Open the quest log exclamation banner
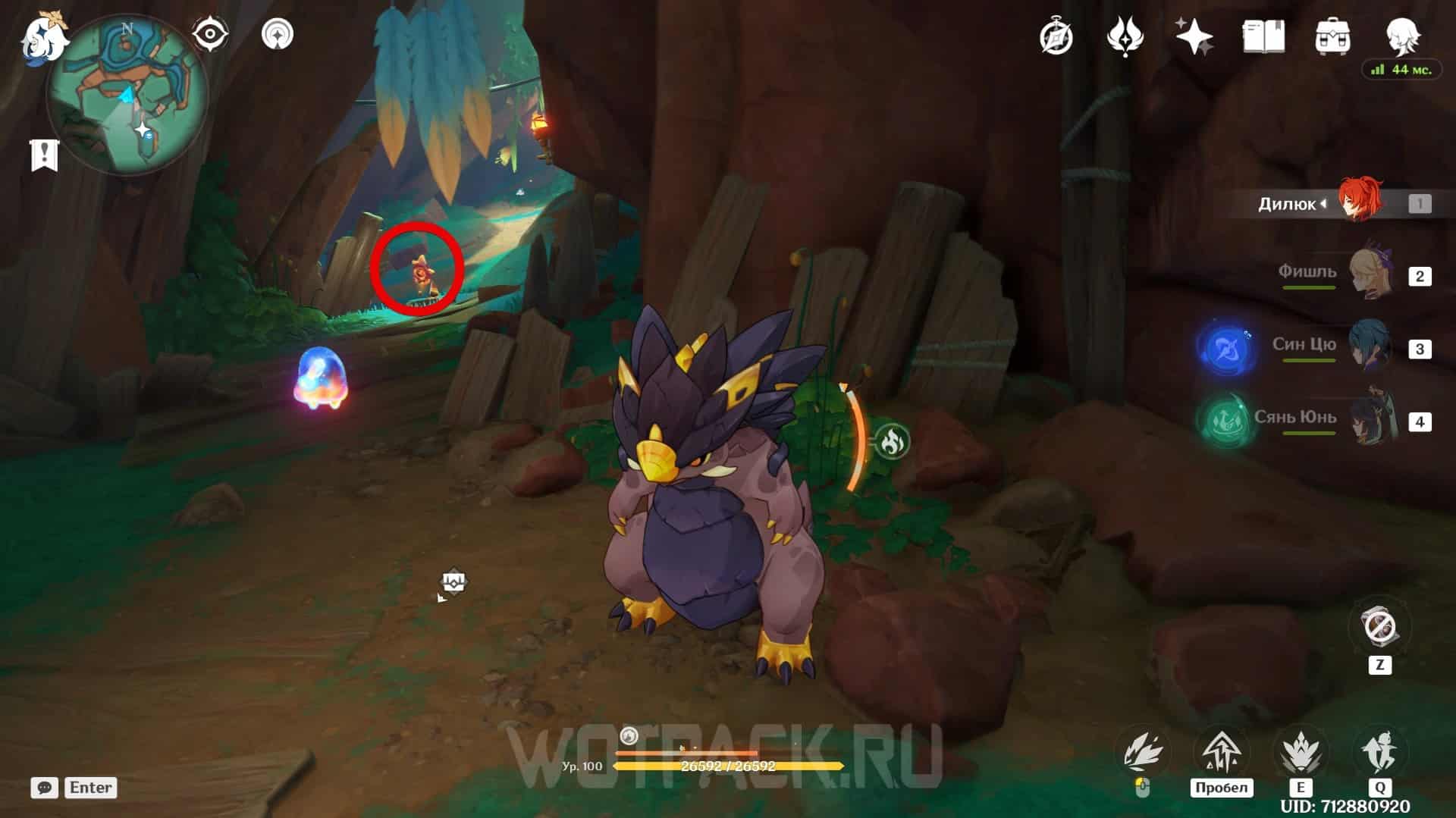Viewport: 1456px width, 818px height. pos(44,155)
